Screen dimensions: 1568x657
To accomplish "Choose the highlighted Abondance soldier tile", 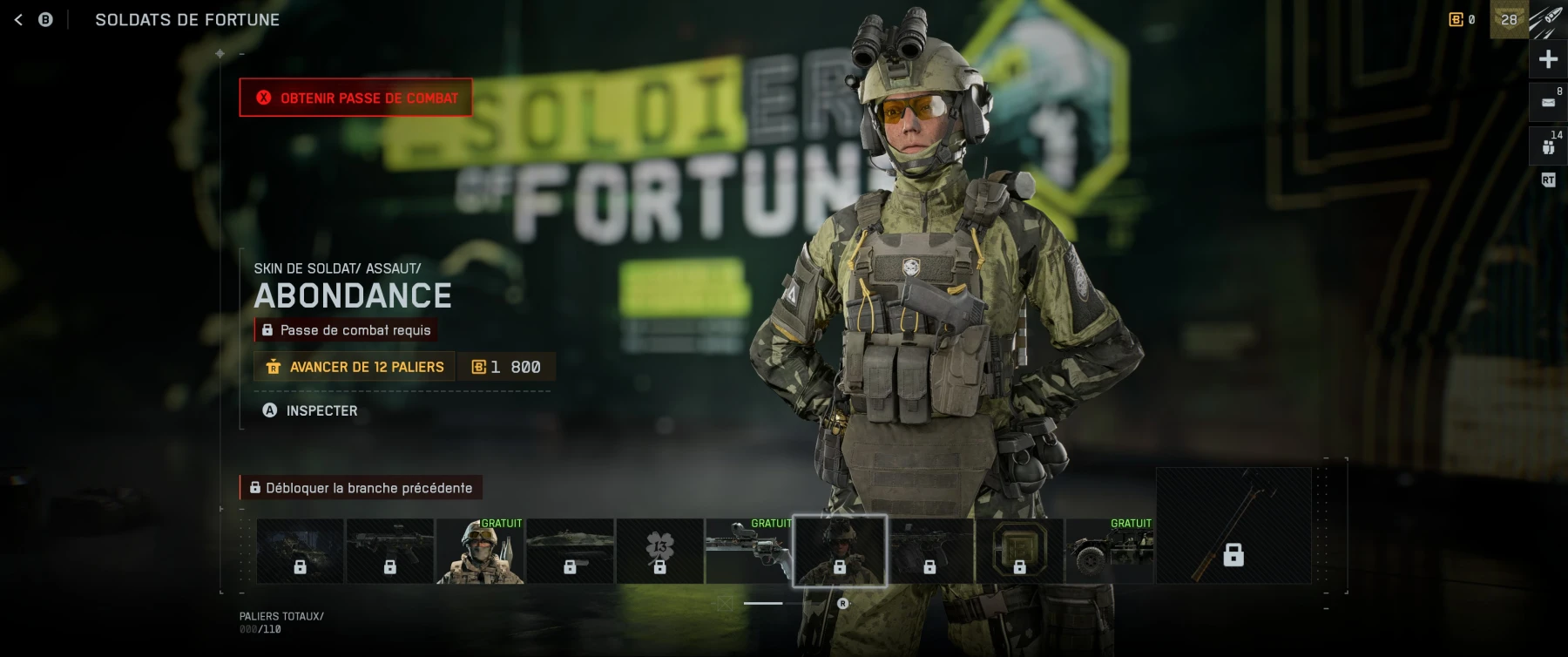I will click(840, 552).
